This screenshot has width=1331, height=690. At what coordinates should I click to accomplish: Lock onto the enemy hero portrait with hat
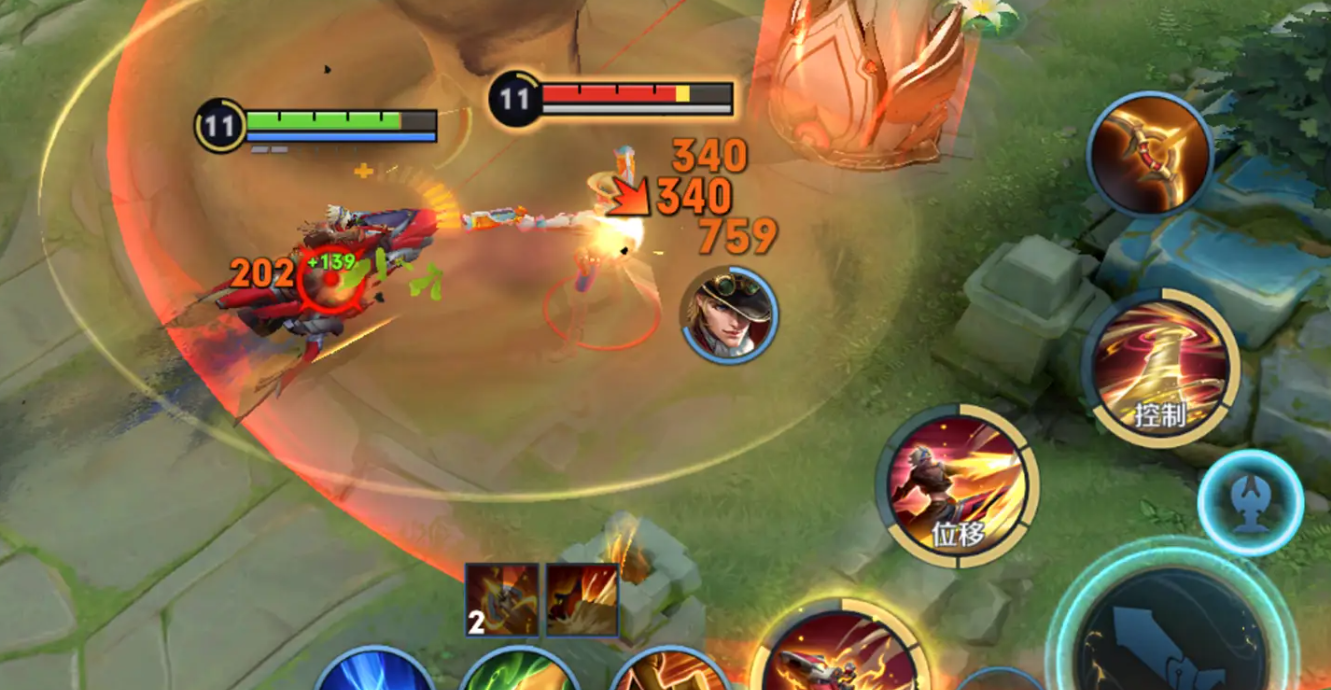point(730,314)
